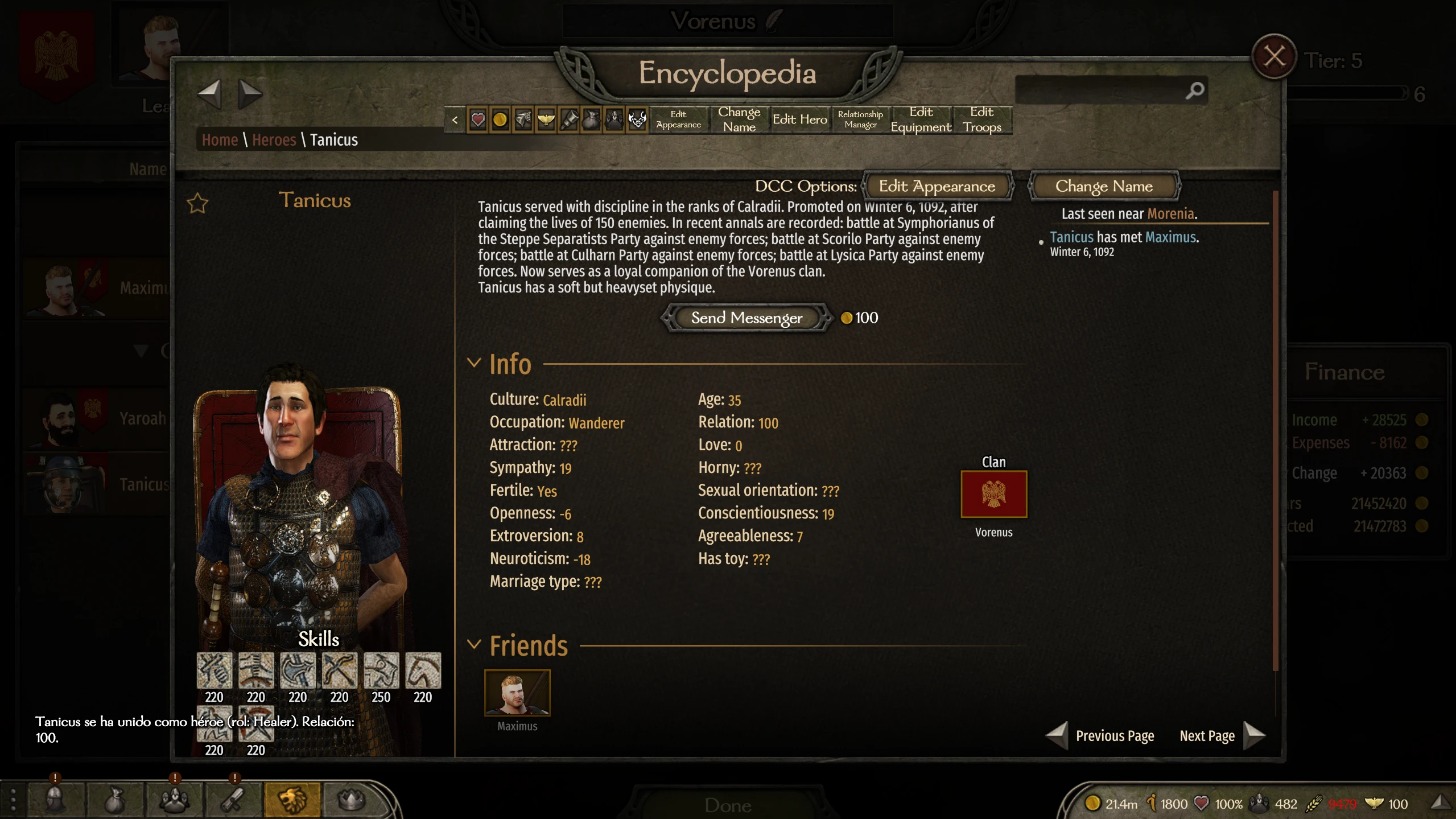This screenshot has width=1456, height=819.
Task: Collapse the Info section
Action: click(475, 363)
